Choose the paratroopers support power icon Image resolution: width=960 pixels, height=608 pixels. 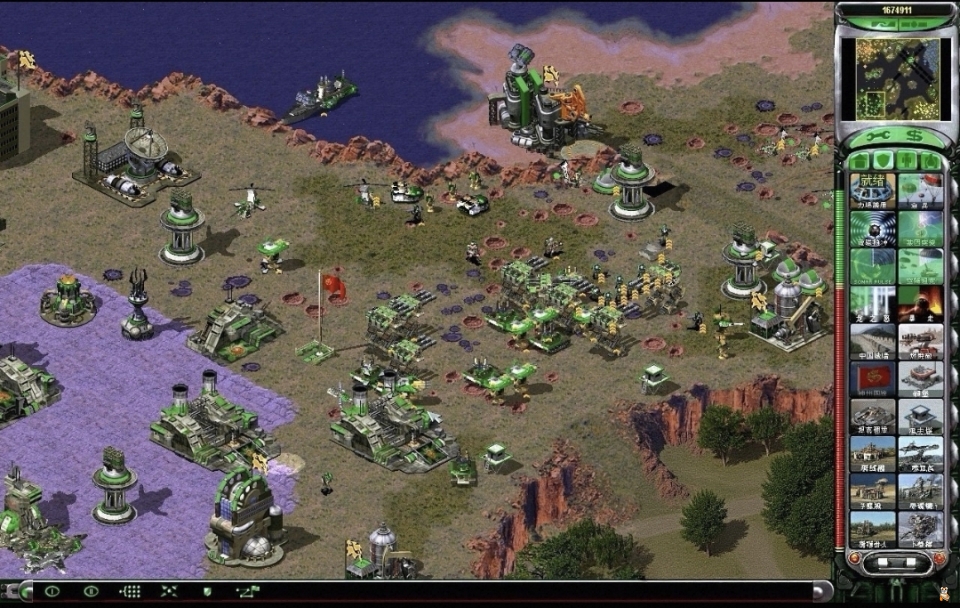[x=919, y=189]
